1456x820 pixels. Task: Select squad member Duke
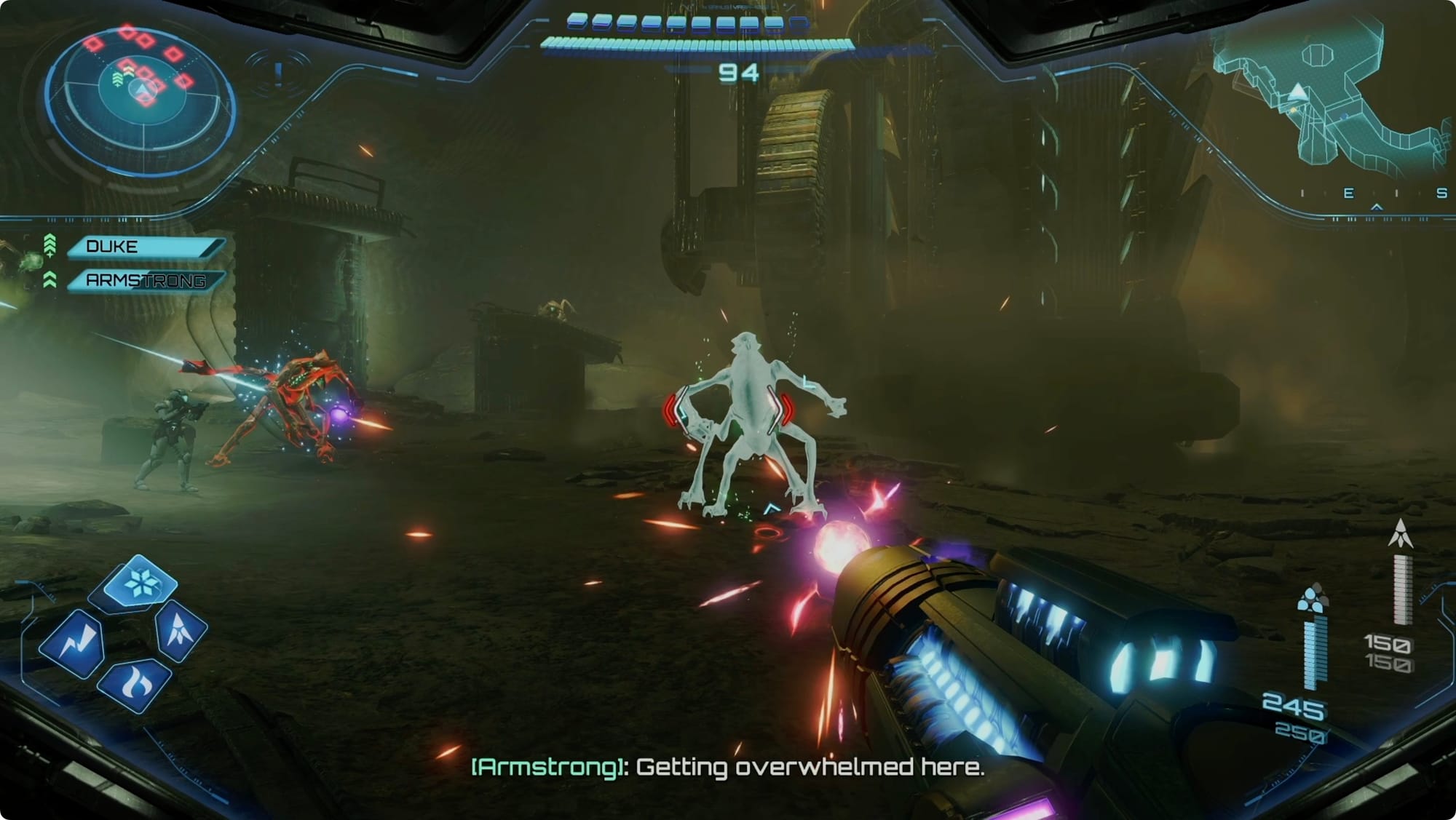click(x=143, y=247)
